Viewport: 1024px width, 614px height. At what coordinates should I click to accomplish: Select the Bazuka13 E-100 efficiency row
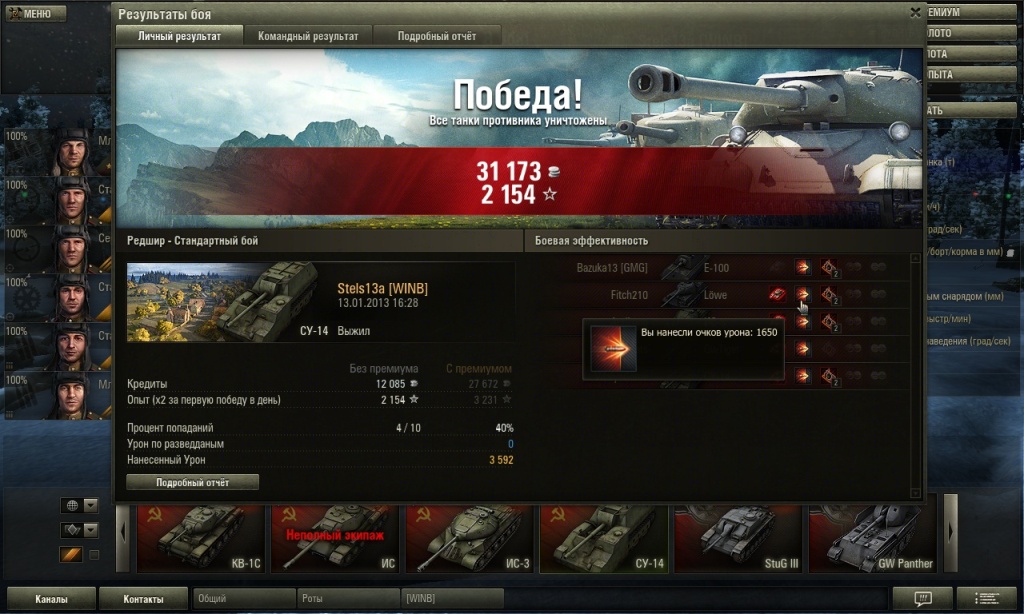pyautogui.click(x=650, y=268)
